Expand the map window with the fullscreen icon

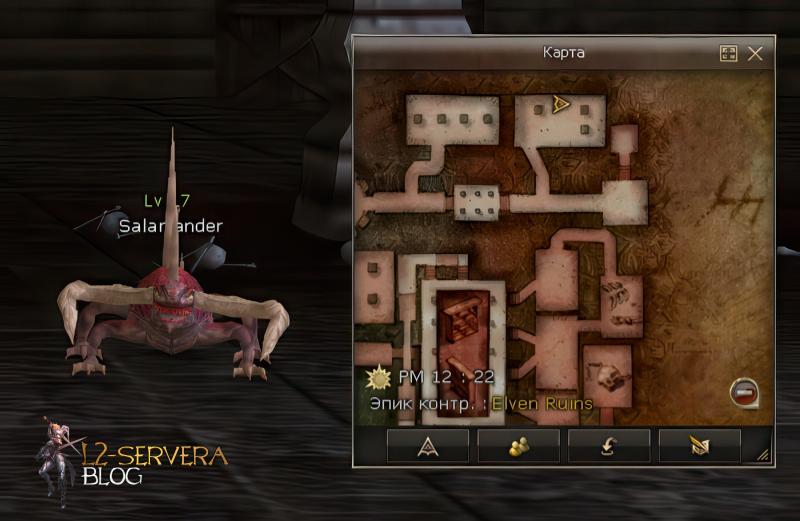[x=728, y=53]
